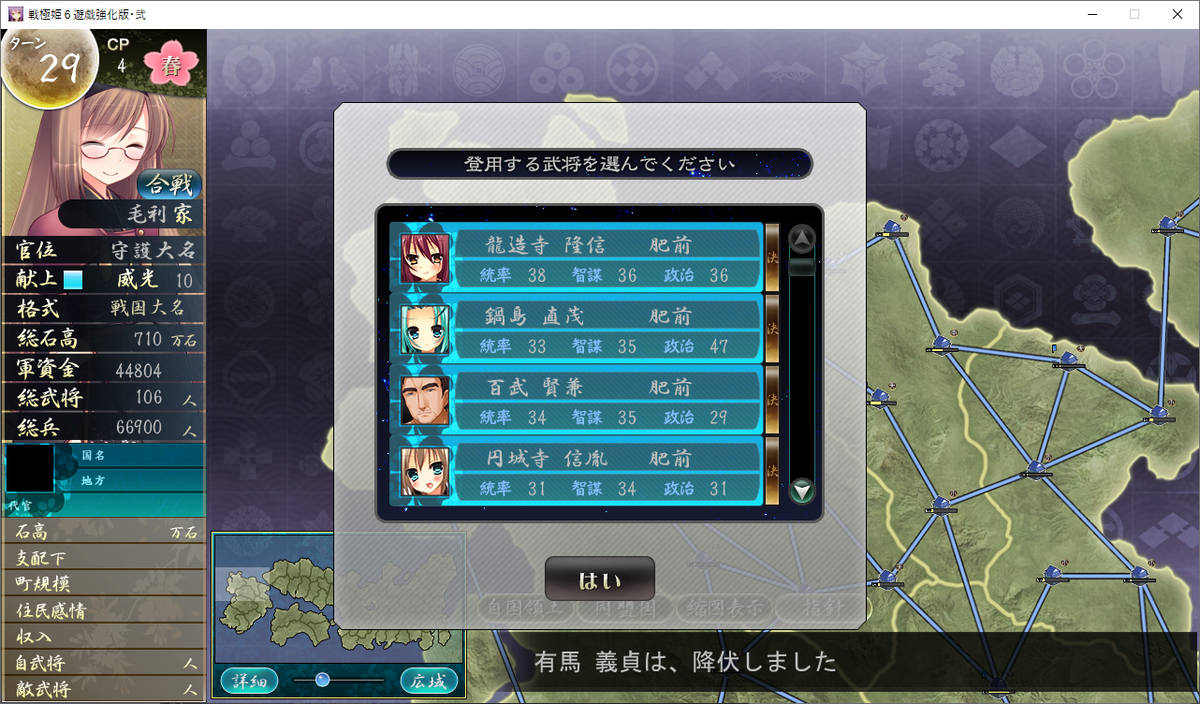Click the list's scroll-up arrow

pos(802,240)
